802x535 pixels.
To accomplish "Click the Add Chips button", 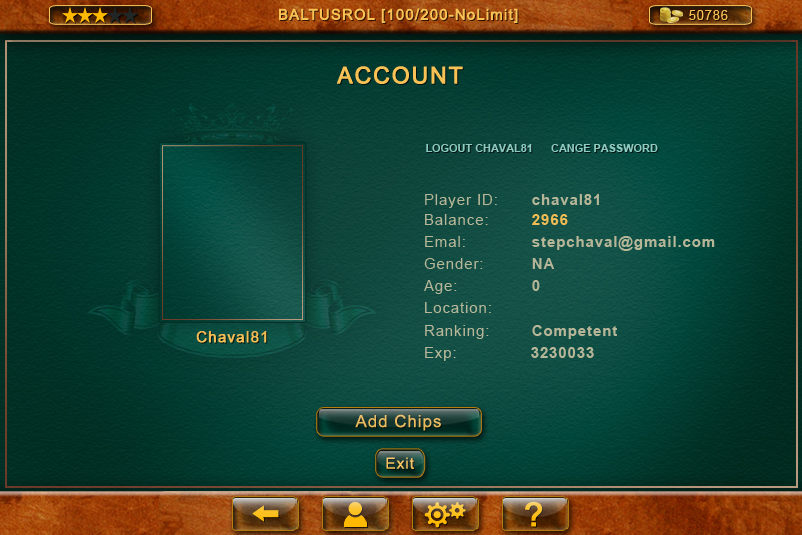I will [398, 422].
